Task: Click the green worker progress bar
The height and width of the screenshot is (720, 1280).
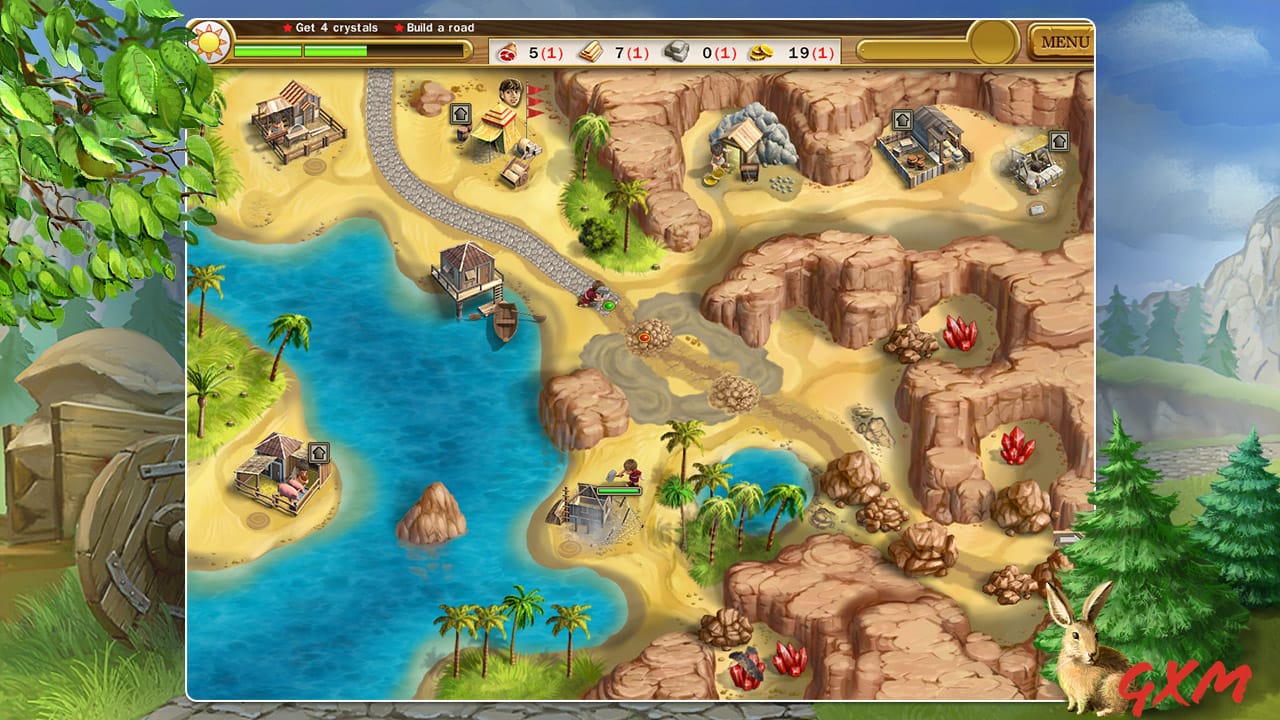Action: tap(619, 490)
